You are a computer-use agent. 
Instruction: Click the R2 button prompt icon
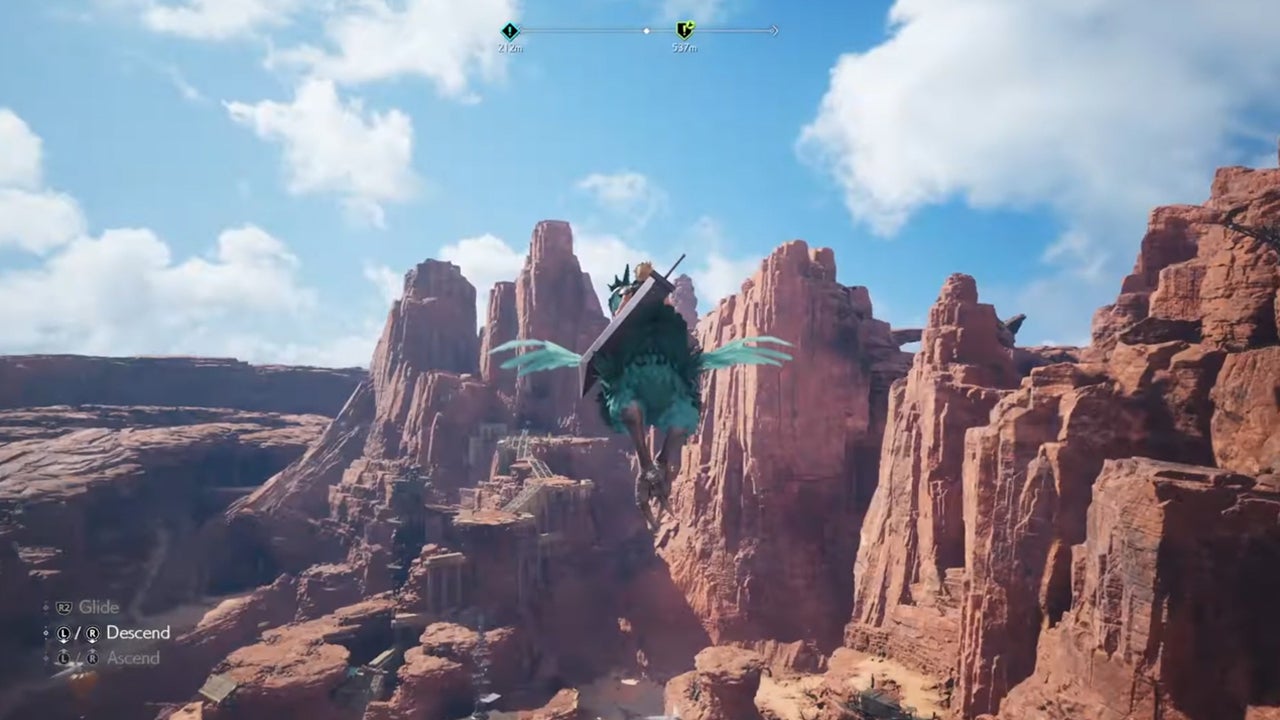[x=64, y=606]
